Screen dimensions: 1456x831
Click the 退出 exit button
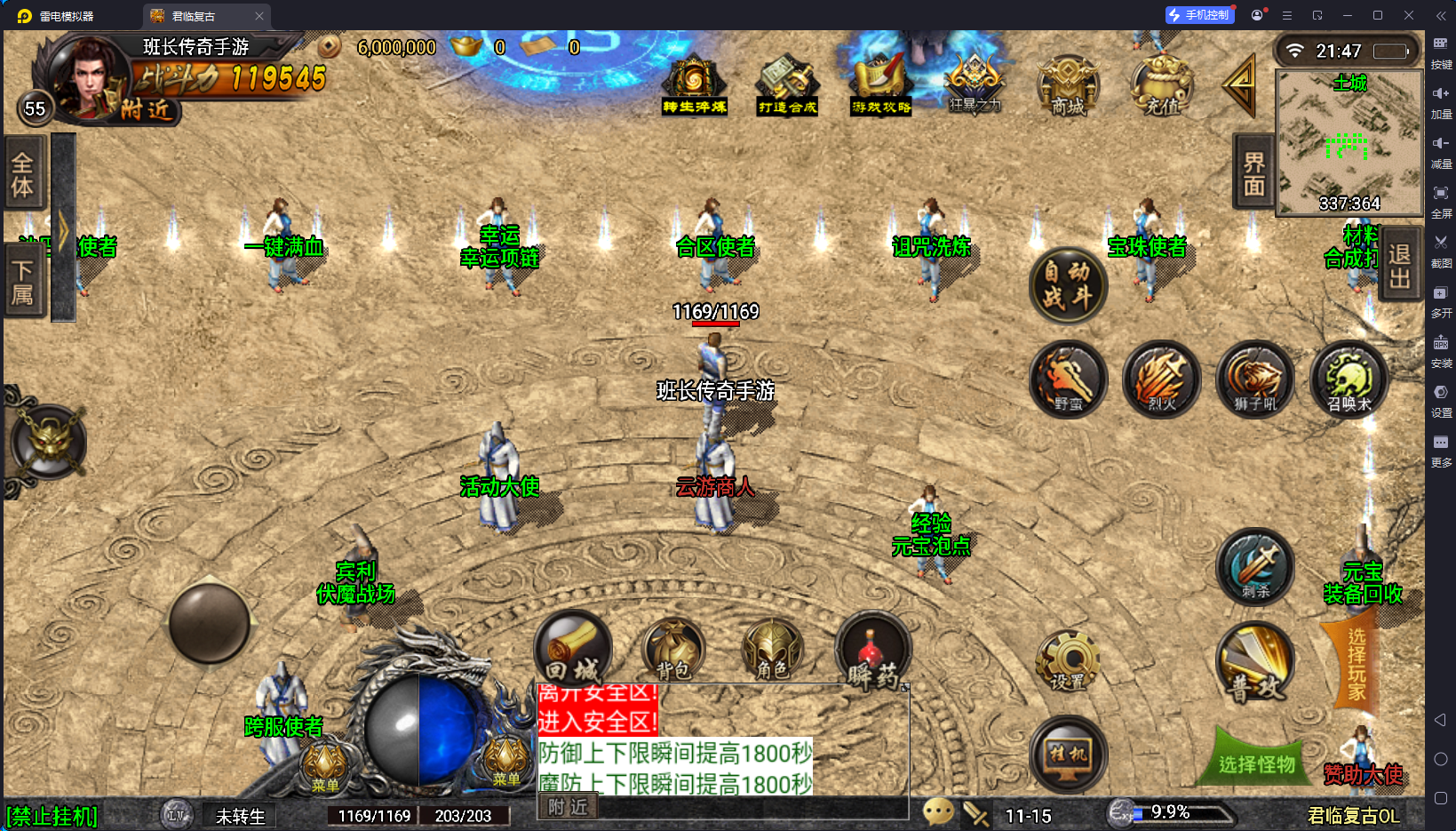pos(1399,266)
